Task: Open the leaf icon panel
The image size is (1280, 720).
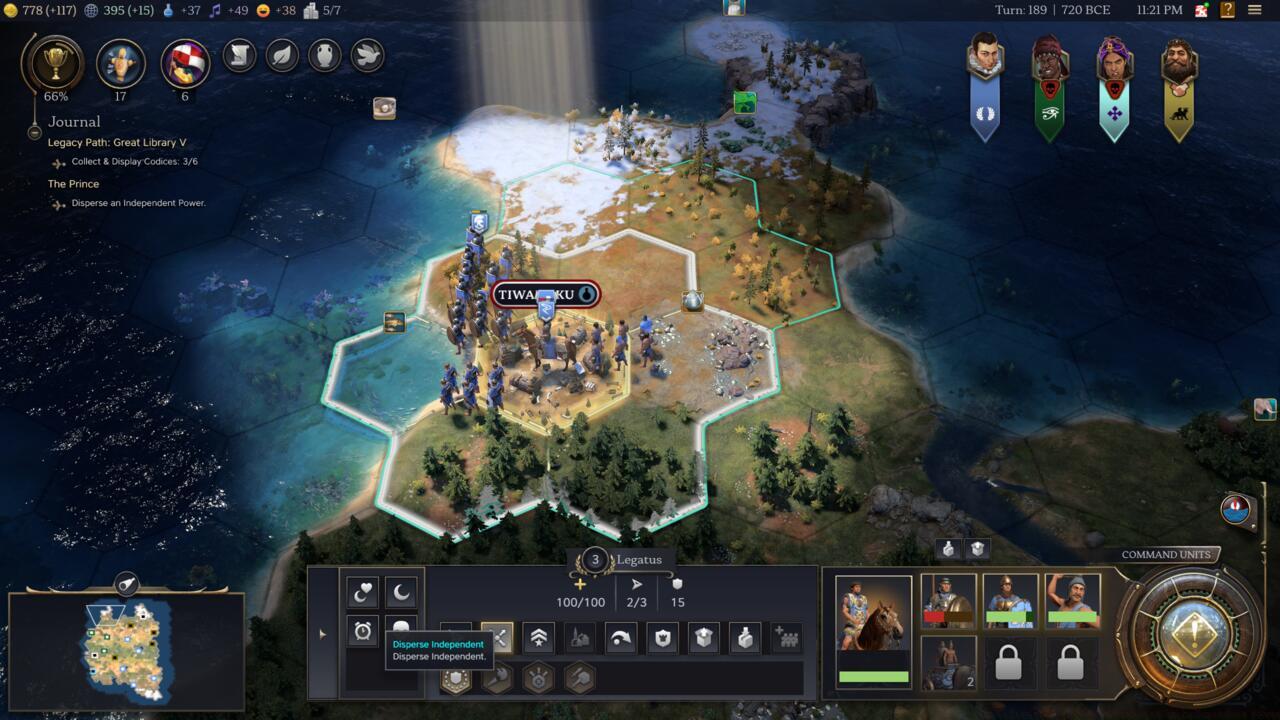Action: point(282,55)
